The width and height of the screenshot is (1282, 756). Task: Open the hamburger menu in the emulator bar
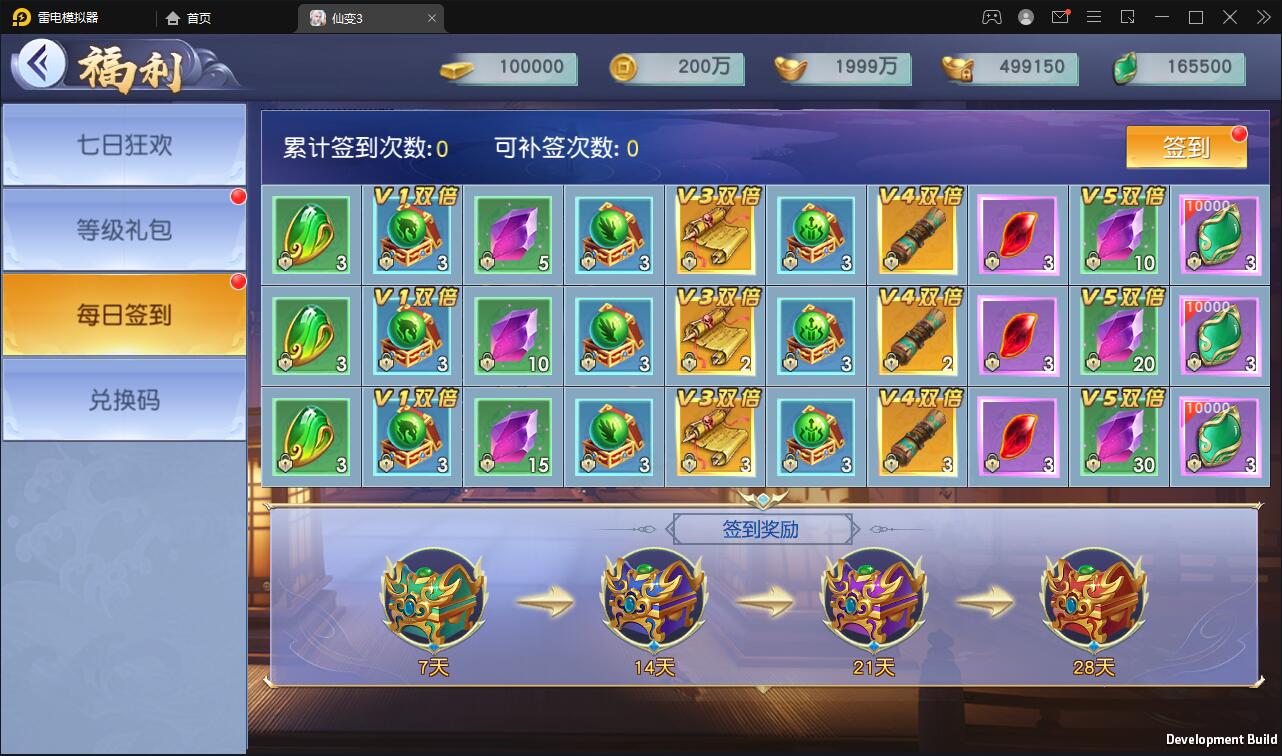1094,17
